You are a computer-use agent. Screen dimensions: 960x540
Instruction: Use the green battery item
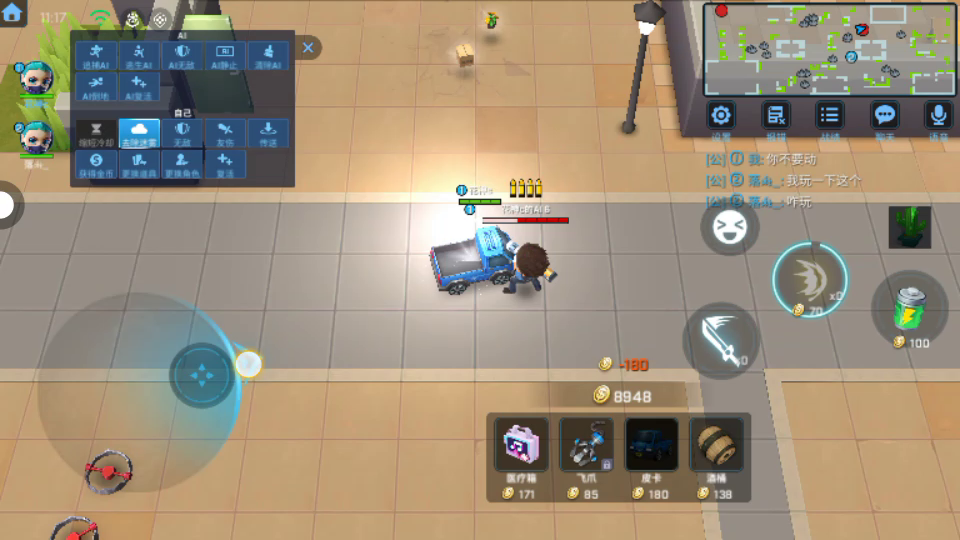click(x=909, y=310)
